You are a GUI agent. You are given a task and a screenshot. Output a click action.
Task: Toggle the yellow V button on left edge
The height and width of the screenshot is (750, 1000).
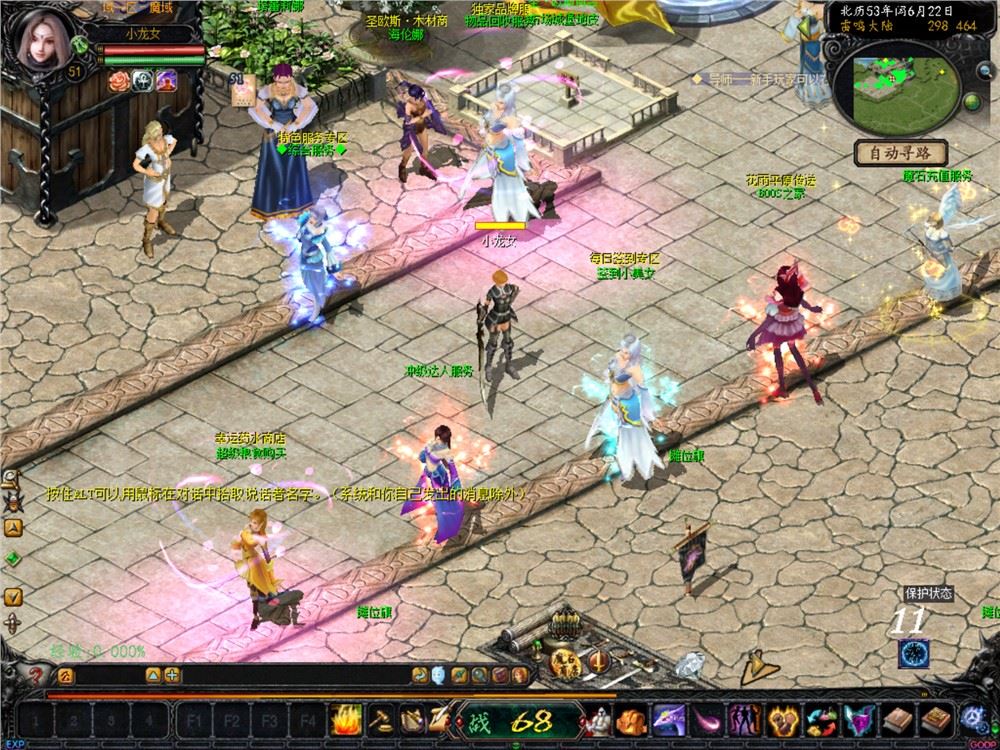point(13,596)
